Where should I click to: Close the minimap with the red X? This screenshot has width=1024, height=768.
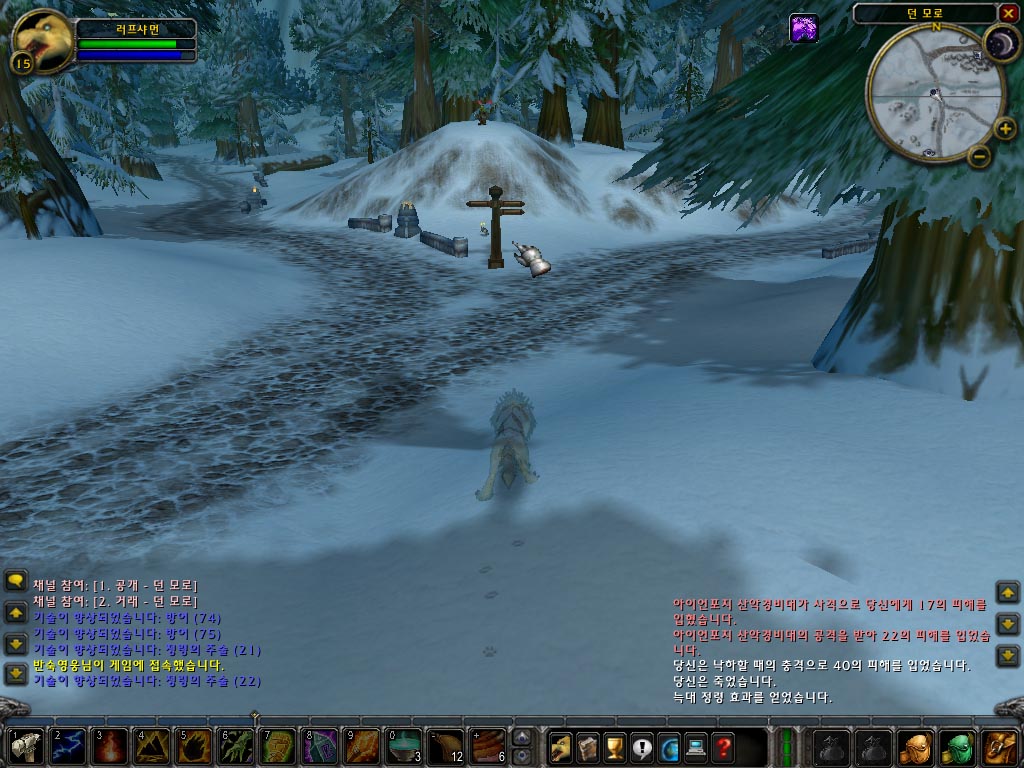[x=1008, y=13]
